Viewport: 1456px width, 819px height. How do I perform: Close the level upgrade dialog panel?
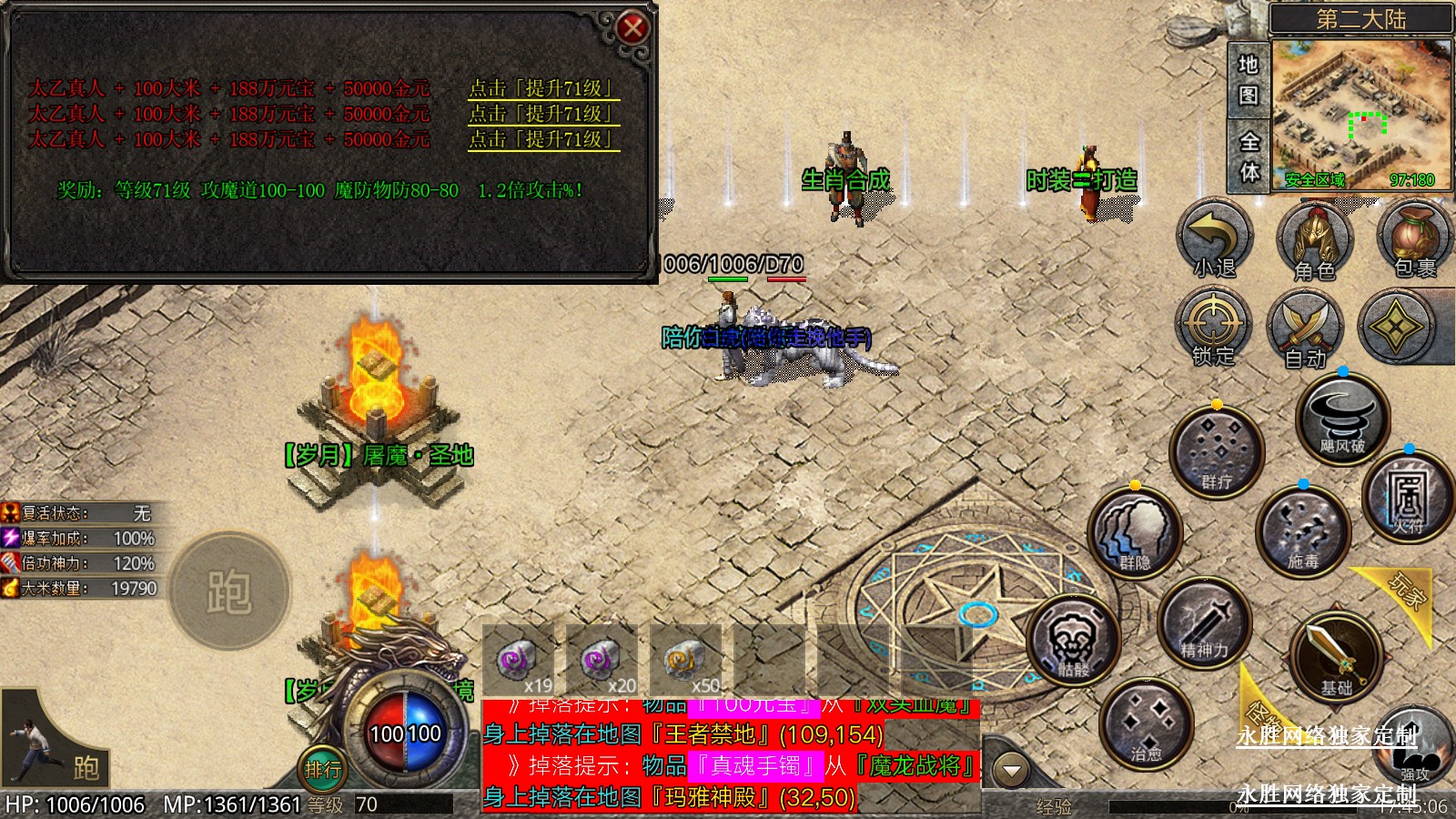click(632, 28)
